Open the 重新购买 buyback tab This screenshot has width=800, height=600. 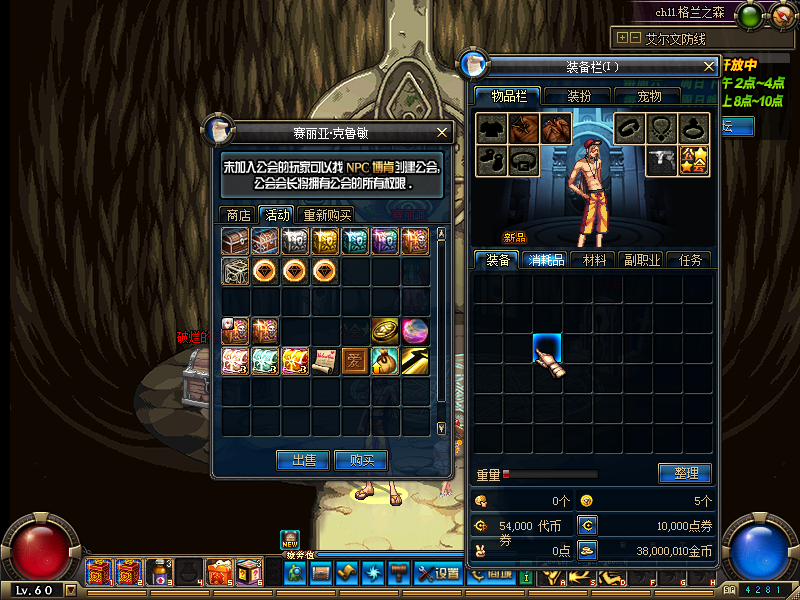(327, 214)
